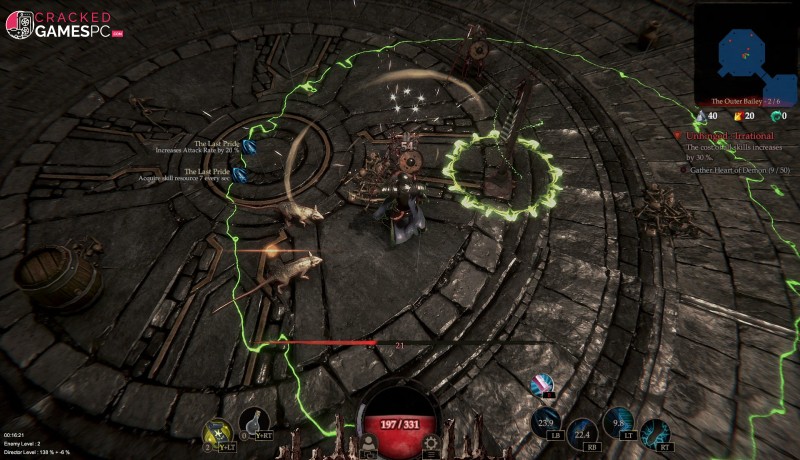Select the Gather Heart of Demon objective
This screenshot has width=800, height=460.
click(x=738, y=170)
